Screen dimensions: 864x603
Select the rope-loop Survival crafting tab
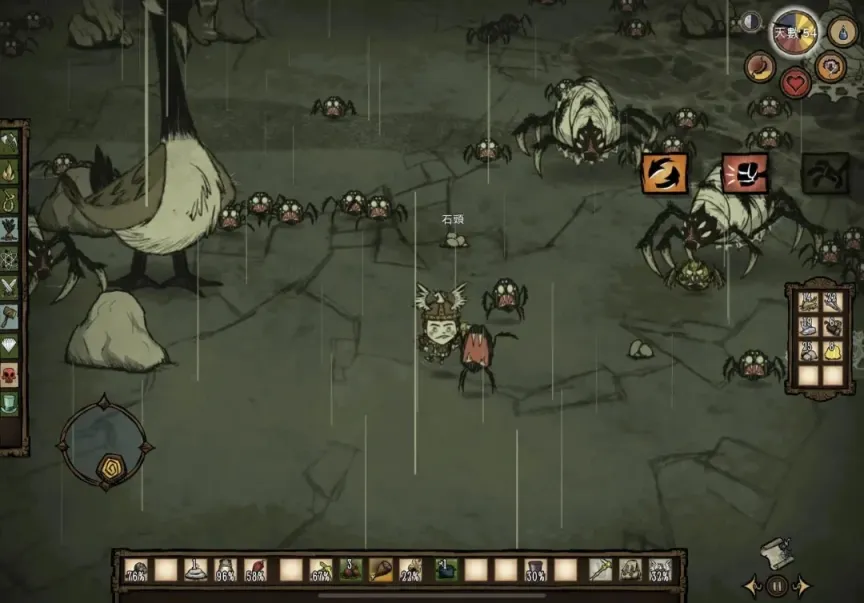(x=12, y=199)
